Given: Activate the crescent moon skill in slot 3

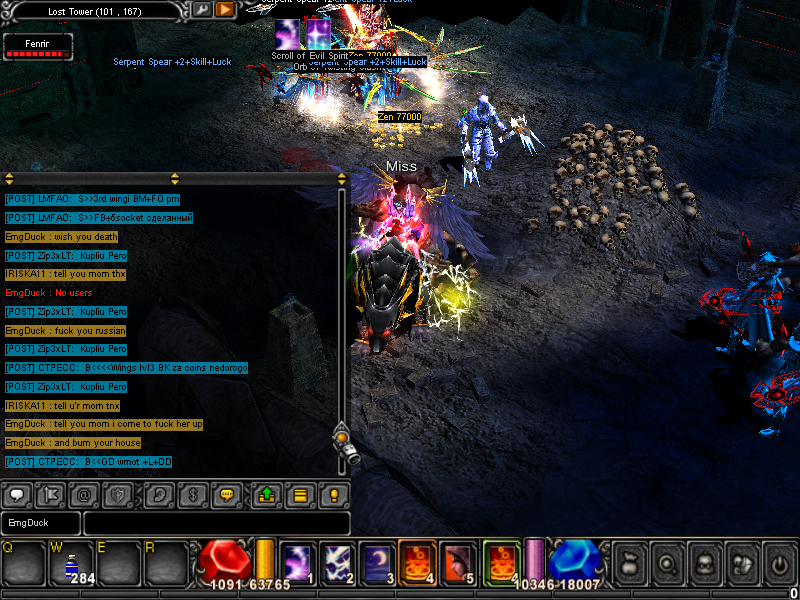Looking at the screenshot, I should (x=376, y=563).
